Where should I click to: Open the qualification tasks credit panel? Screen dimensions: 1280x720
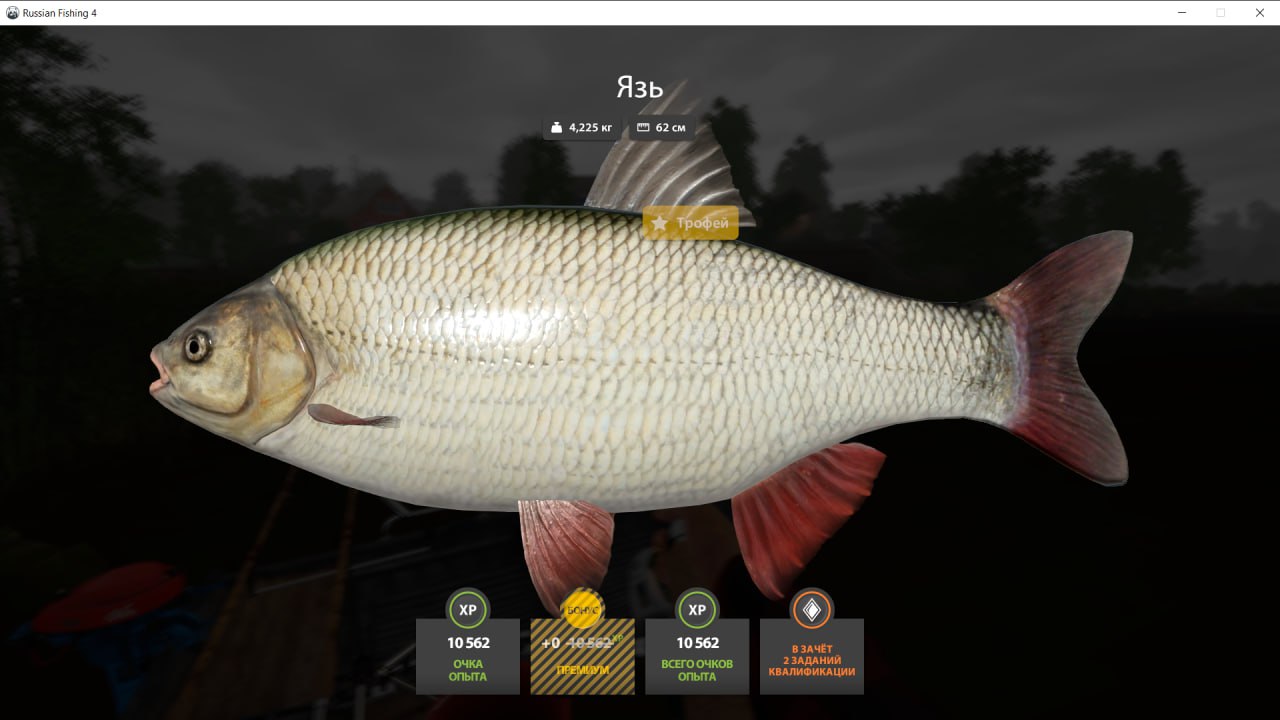click(x=811, y=655)
